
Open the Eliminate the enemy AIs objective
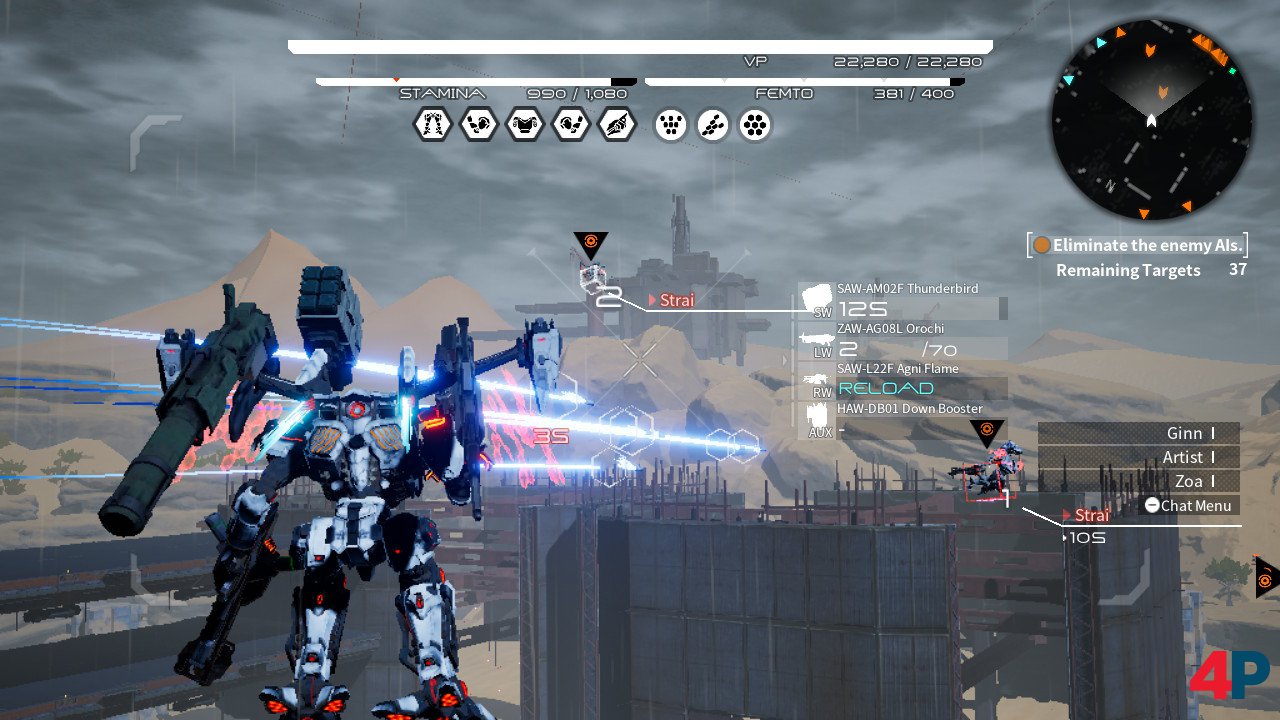[x=1138, y=245]
